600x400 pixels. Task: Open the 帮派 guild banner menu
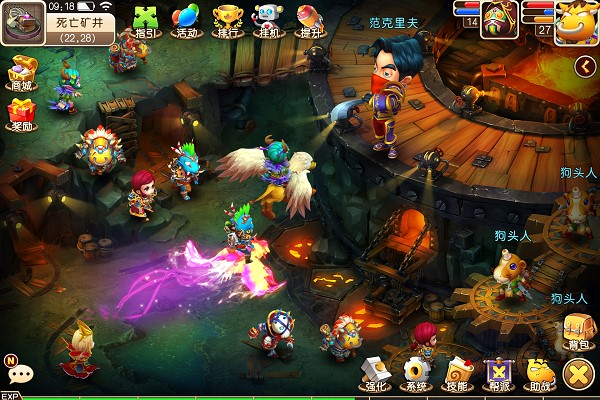coord(496,372)
